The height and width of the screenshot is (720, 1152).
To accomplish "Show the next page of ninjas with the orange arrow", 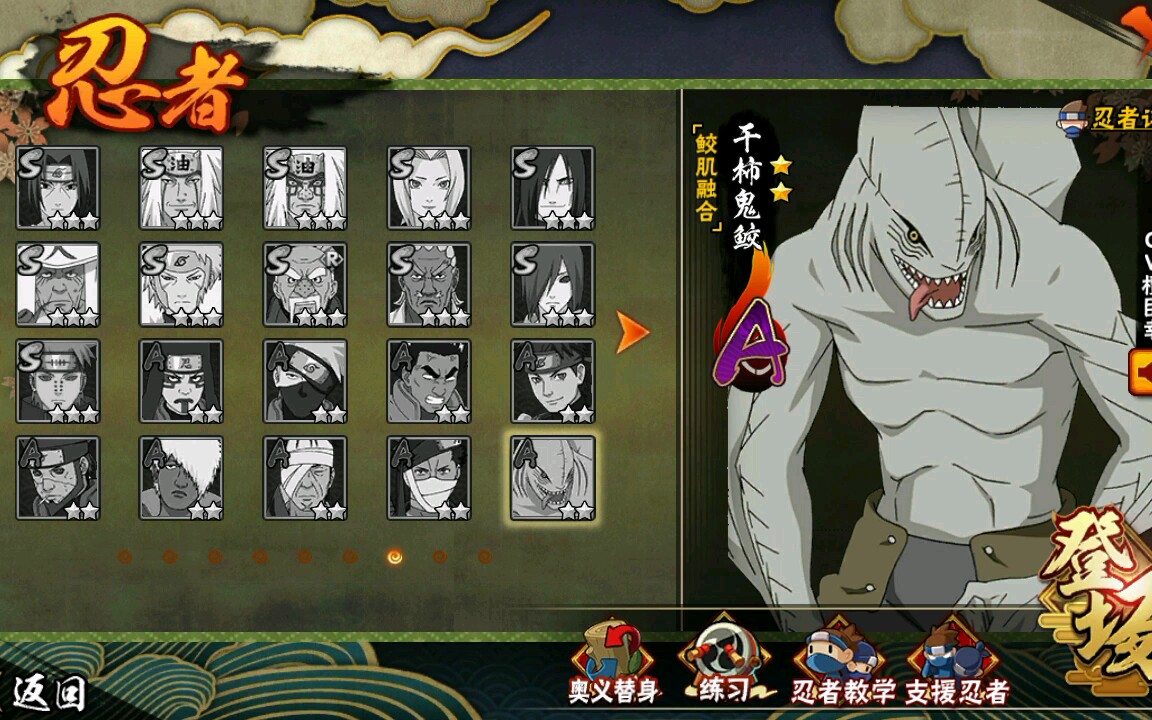I will click(x=632, y=333).
